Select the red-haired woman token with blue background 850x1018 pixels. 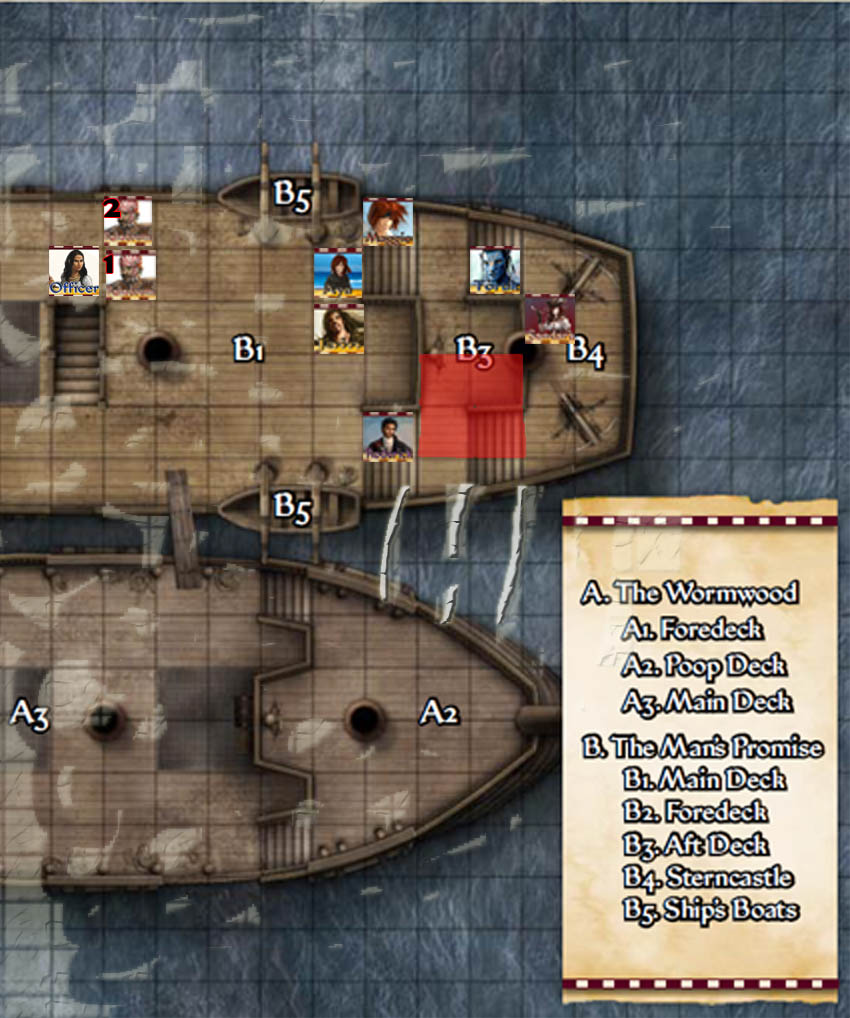pos(338,273)
